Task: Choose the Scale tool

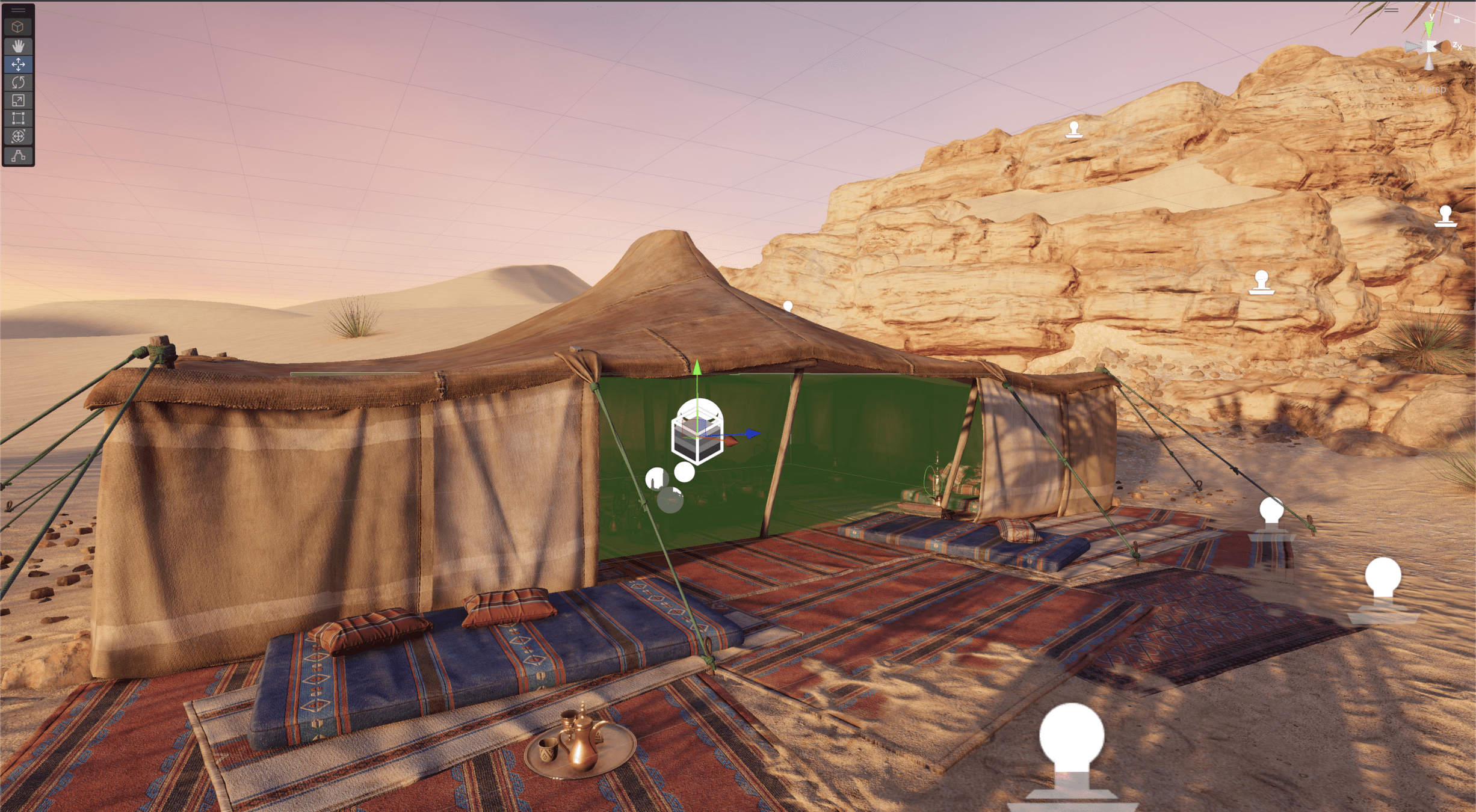Action: (x=18, y=100)
